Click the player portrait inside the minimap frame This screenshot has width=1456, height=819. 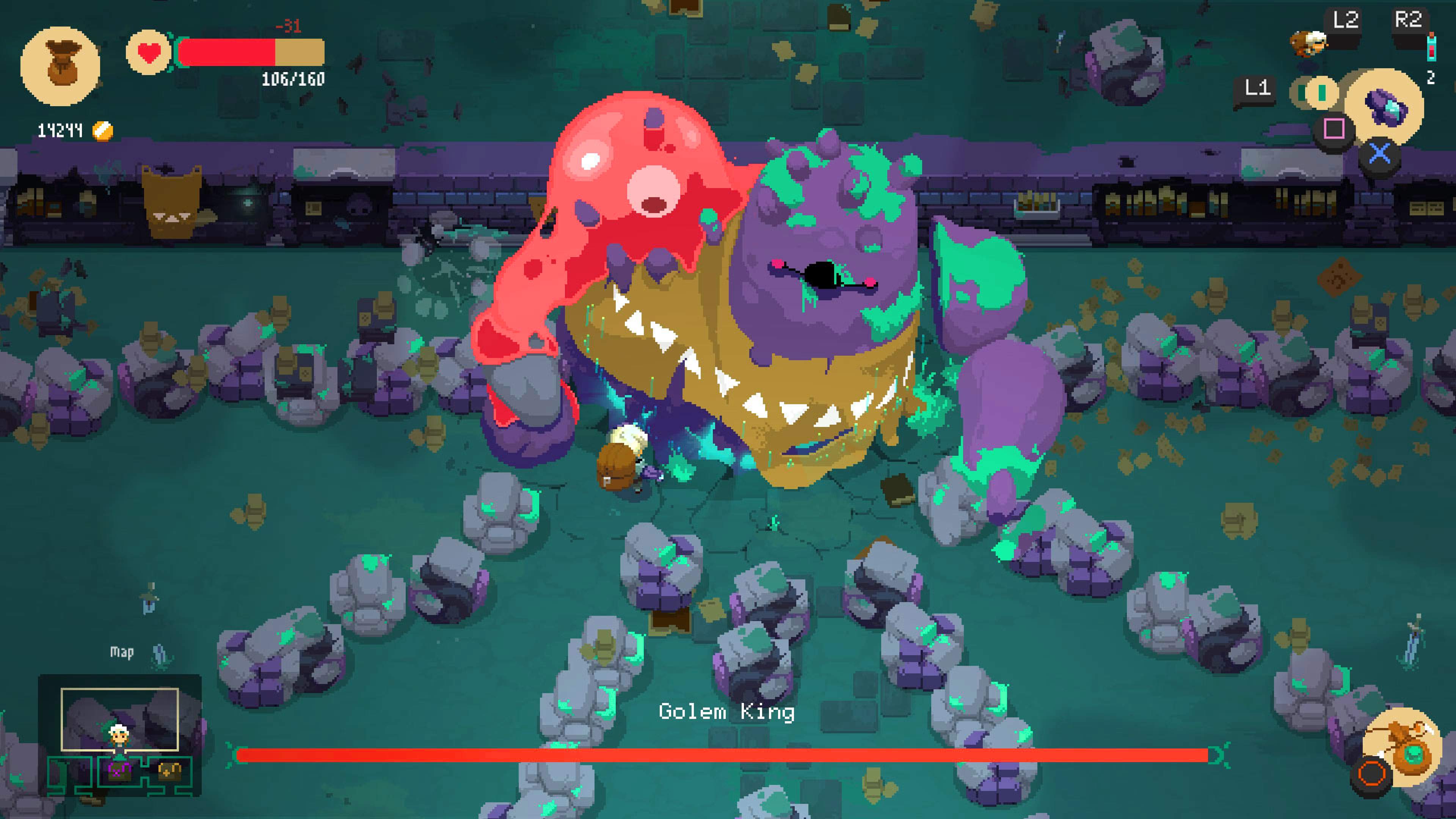click(120, 737)
